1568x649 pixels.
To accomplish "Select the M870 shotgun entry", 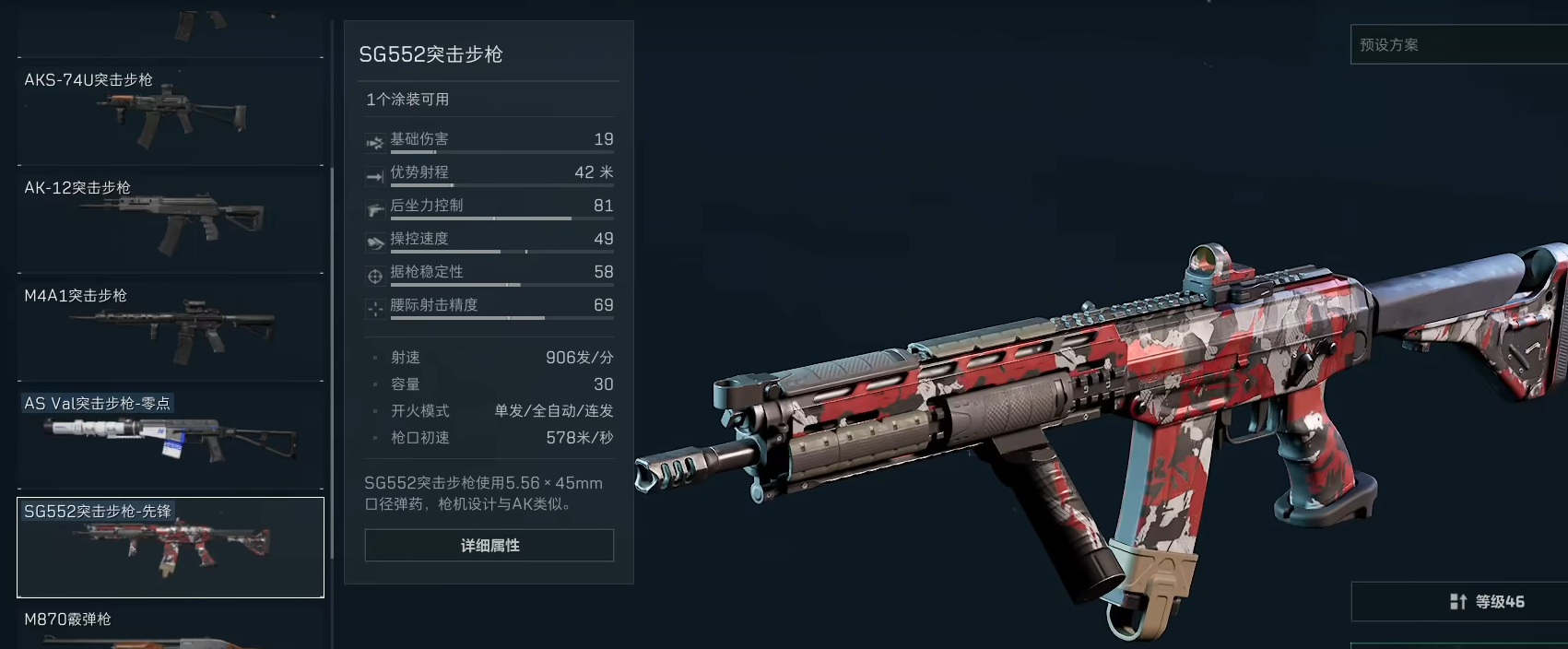I will [171, 627].
